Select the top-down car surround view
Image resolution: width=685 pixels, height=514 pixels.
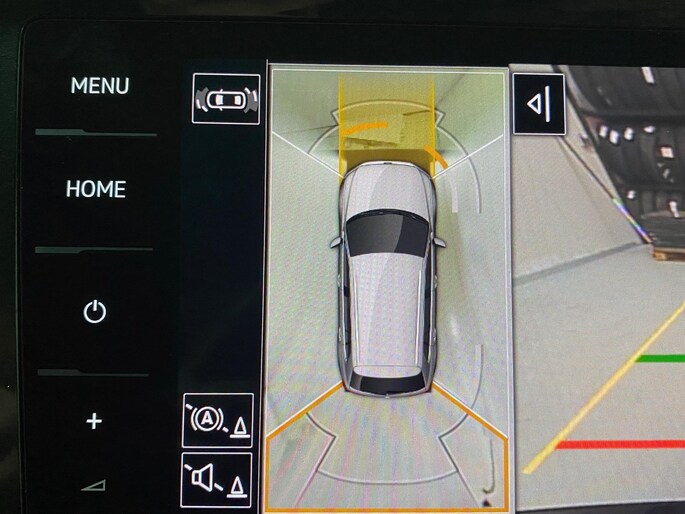click(387, 285)
